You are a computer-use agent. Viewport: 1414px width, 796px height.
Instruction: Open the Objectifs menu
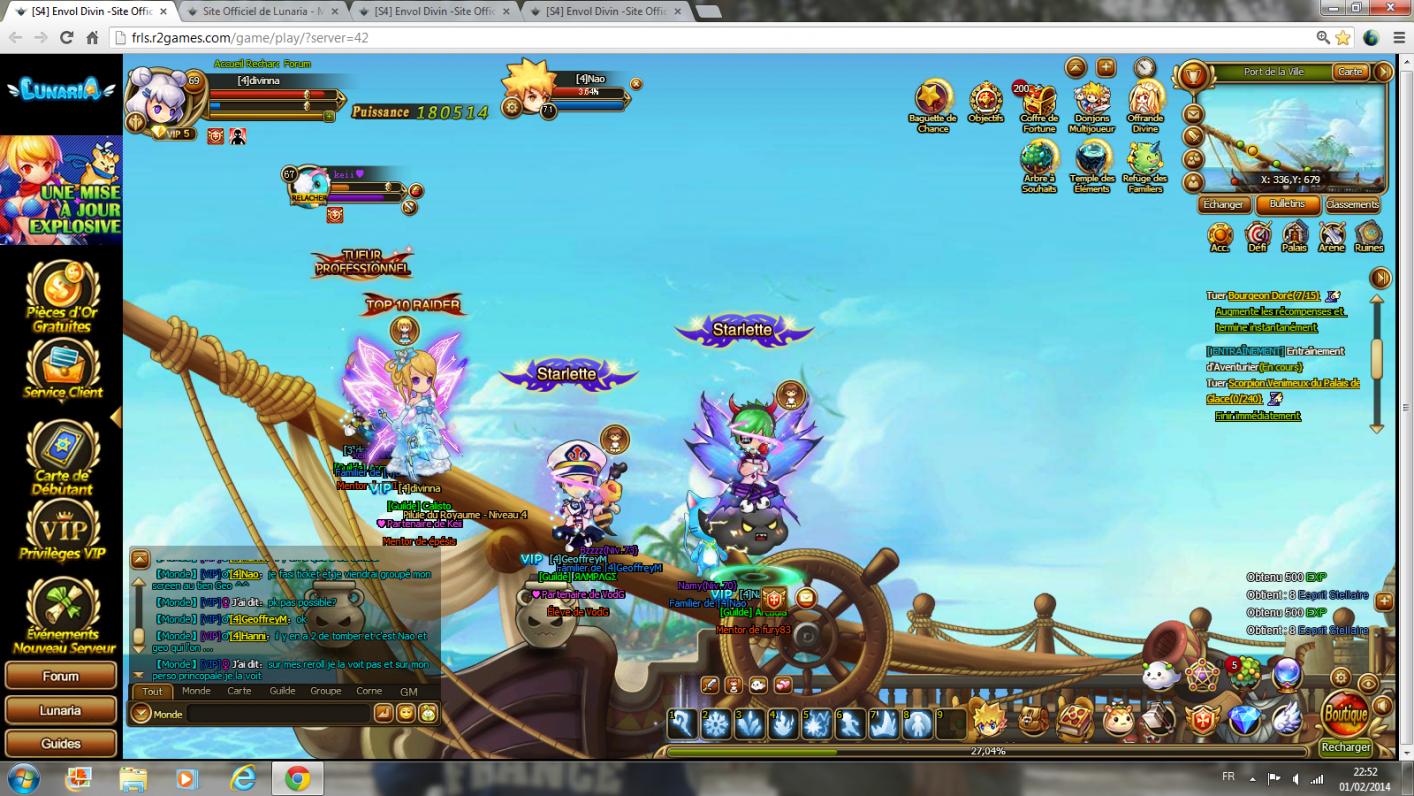(986, 101)
